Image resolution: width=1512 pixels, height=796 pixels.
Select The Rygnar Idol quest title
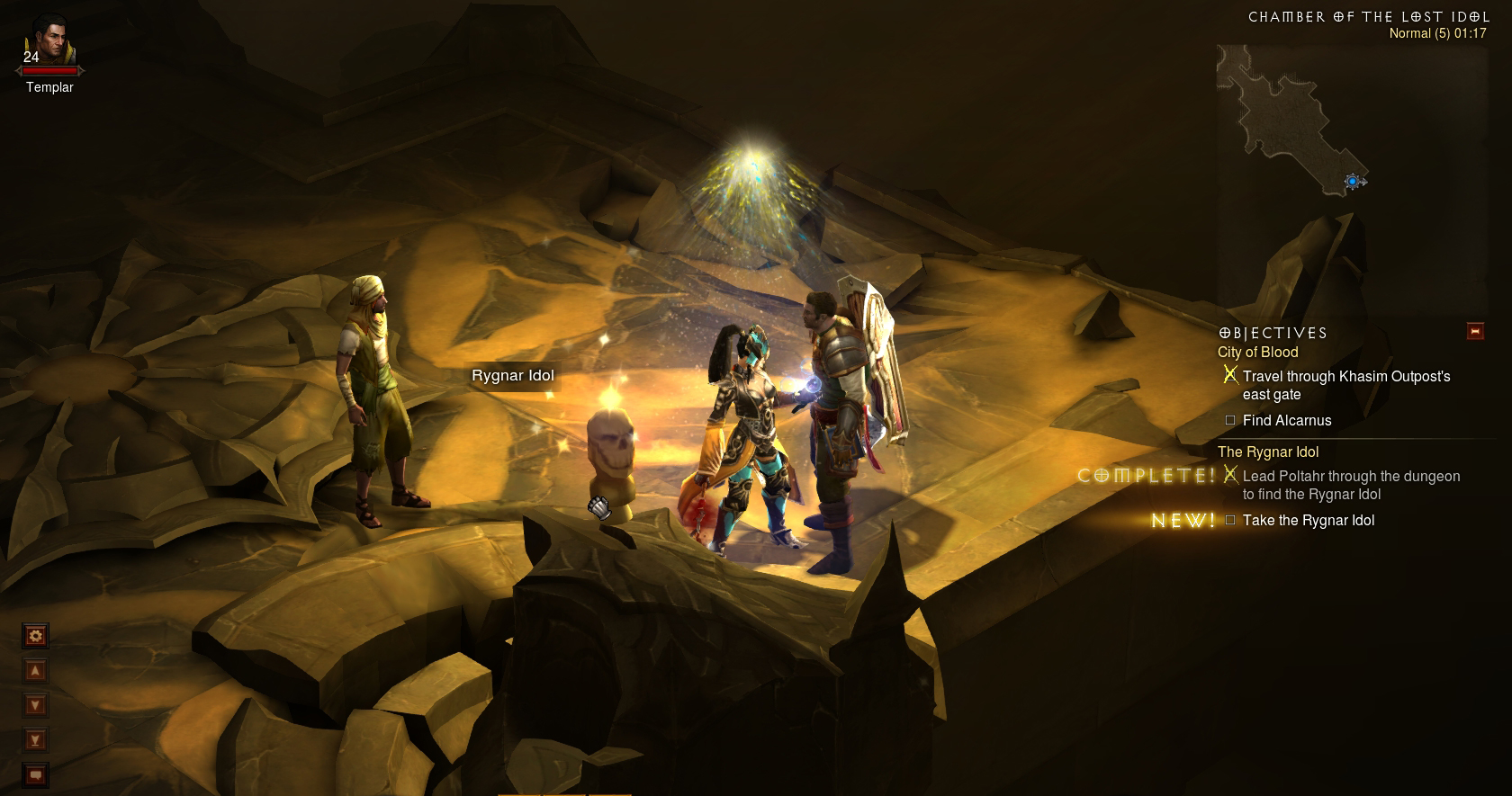1267,452
